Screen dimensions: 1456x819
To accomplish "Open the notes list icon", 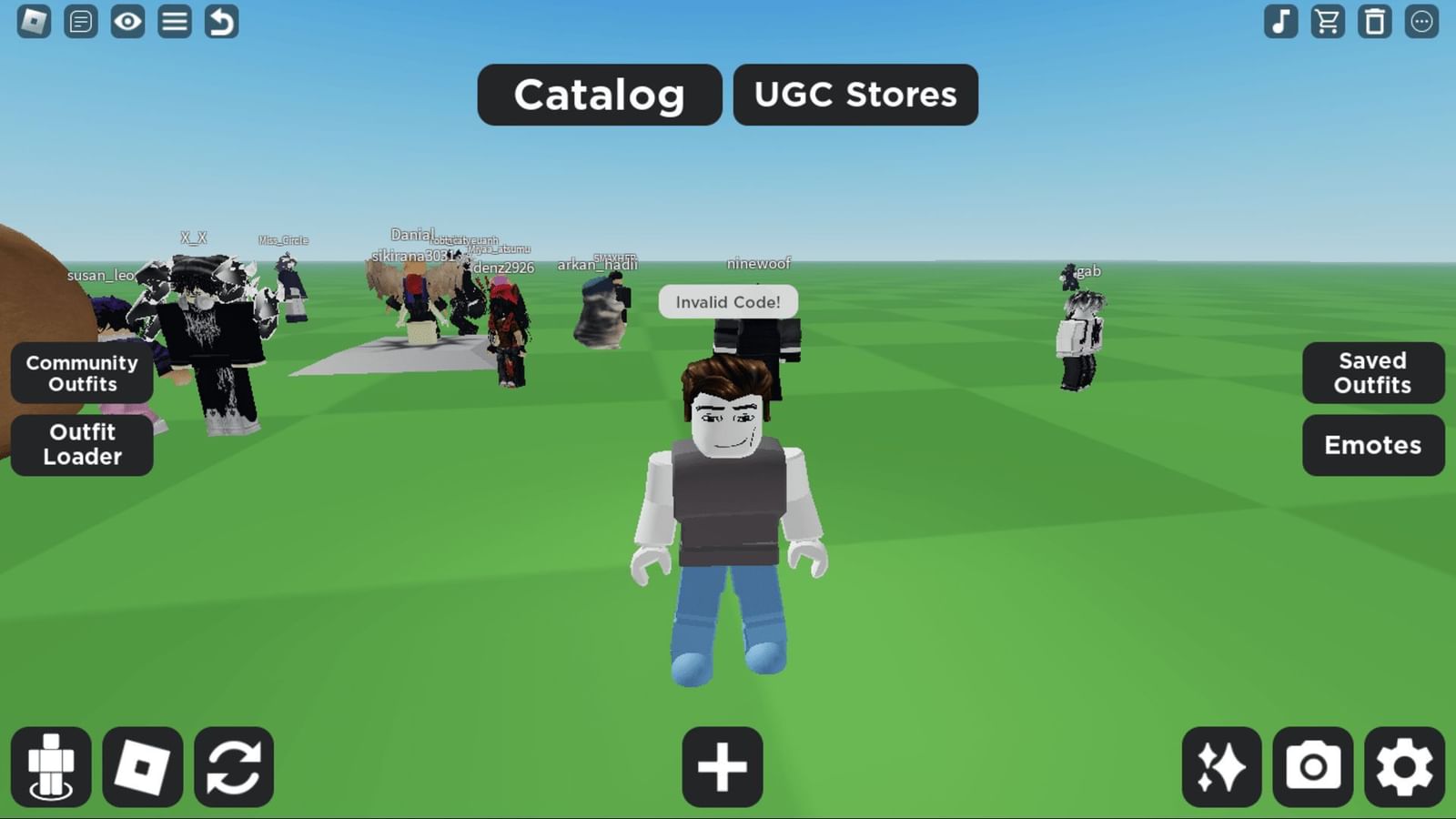I will pyautogui.click(x=80, y=23).
